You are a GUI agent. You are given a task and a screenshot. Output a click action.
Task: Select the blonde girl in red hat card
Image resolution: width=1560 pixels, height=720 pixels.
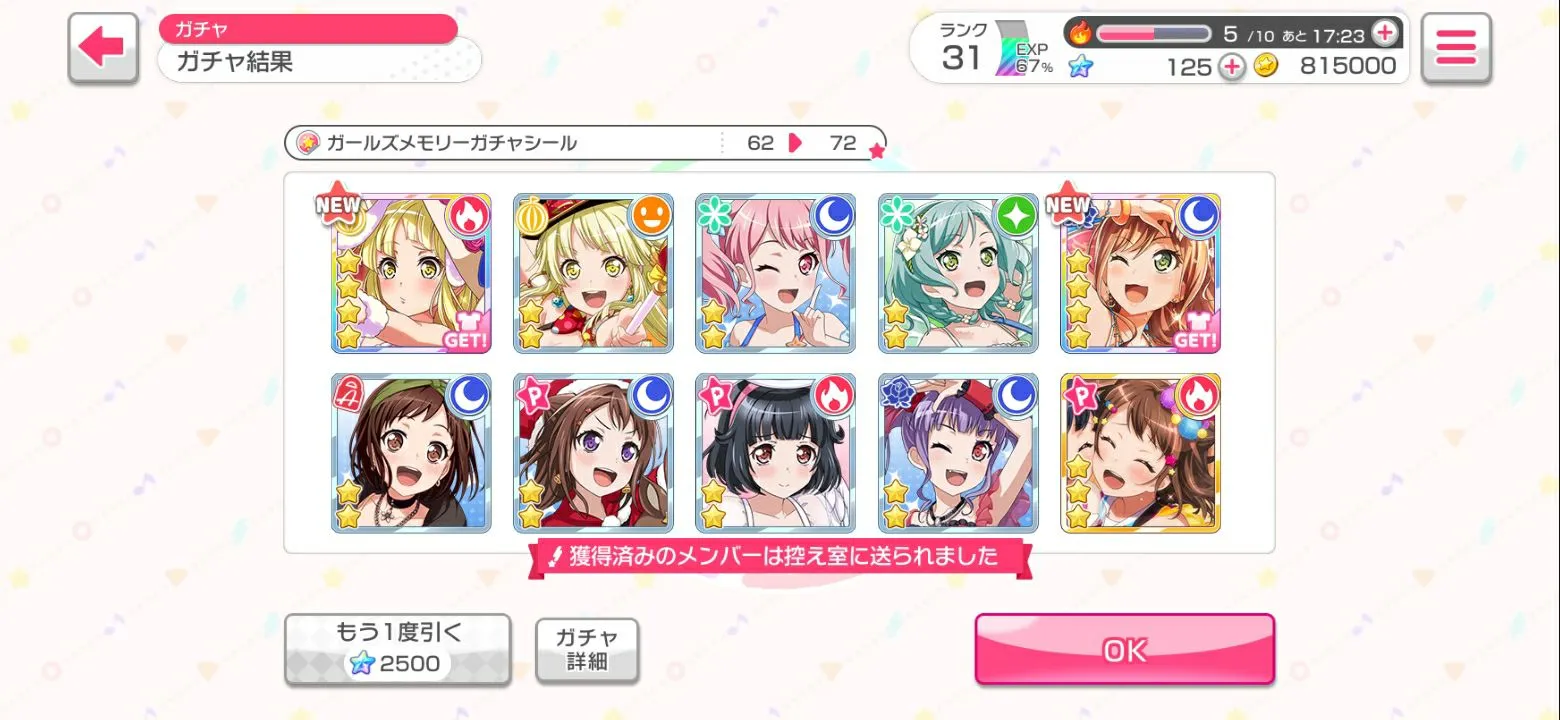coord(593,273)
